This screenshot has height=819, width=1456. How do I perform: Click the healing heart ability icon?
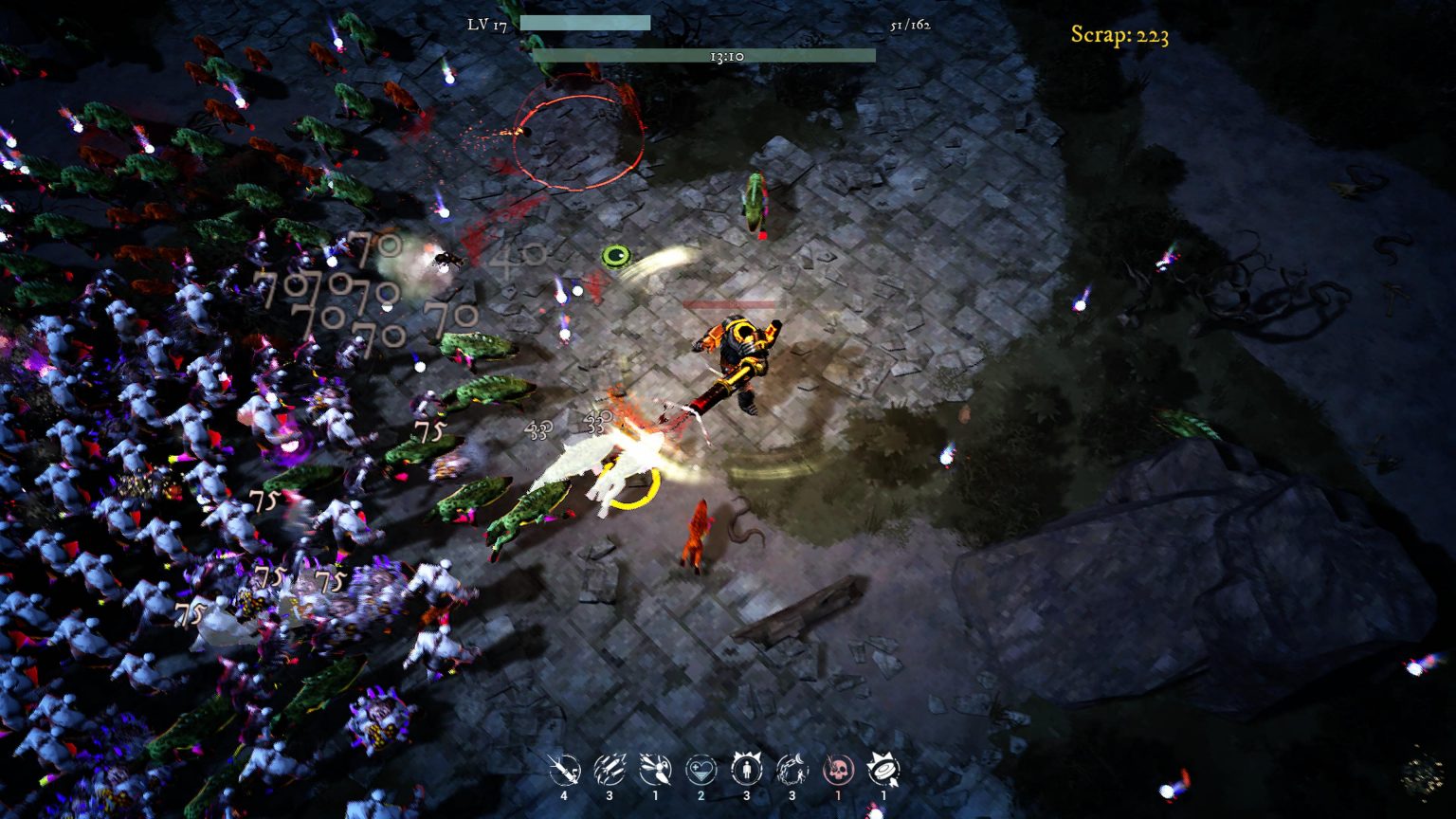tap(700, 770)
